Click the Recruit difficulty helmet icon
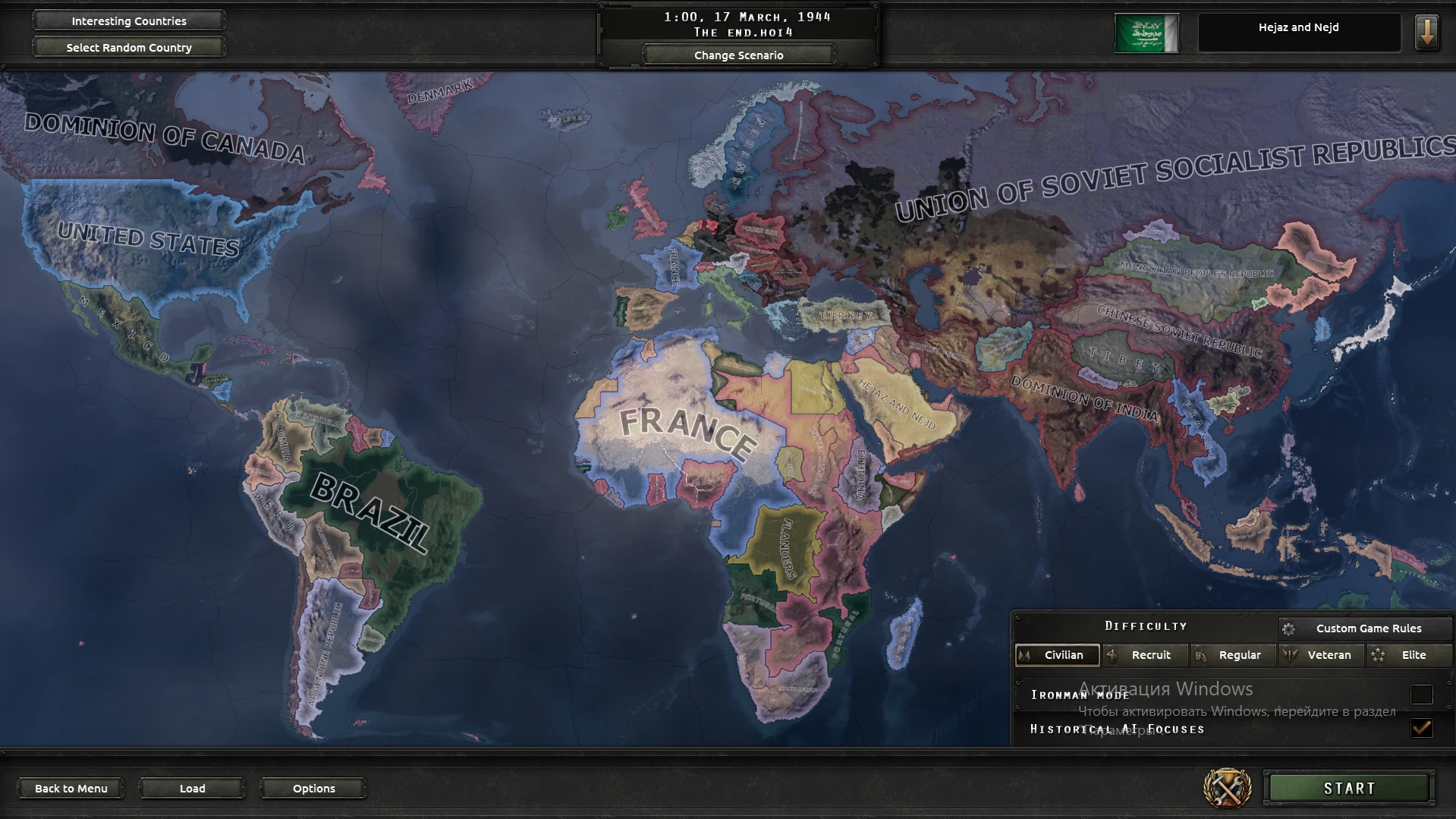This screenshot has width=1456, height=819. tap(1112, 655)
